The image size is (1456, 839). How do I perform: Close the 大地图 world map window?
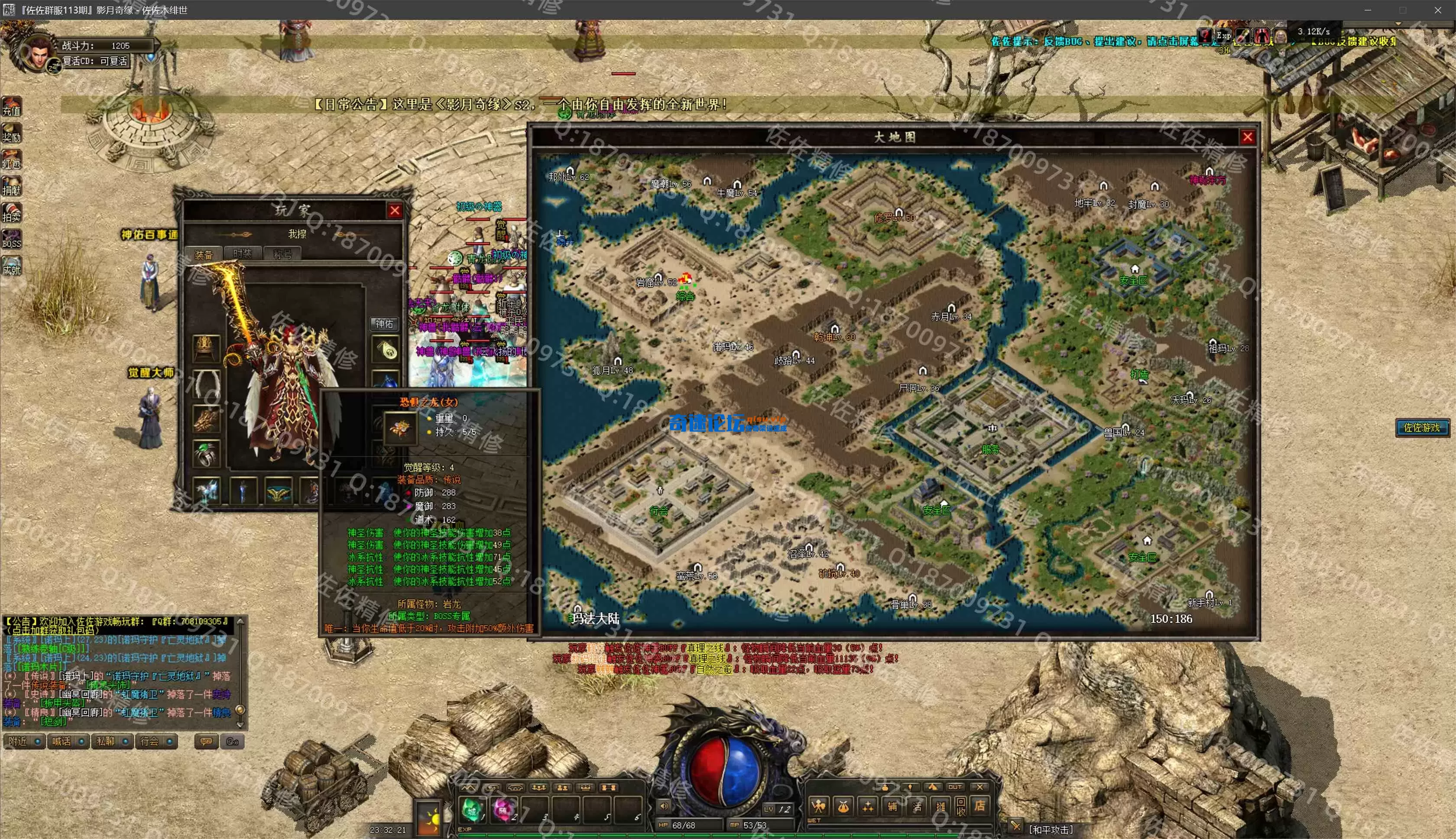pos(1247,137)
